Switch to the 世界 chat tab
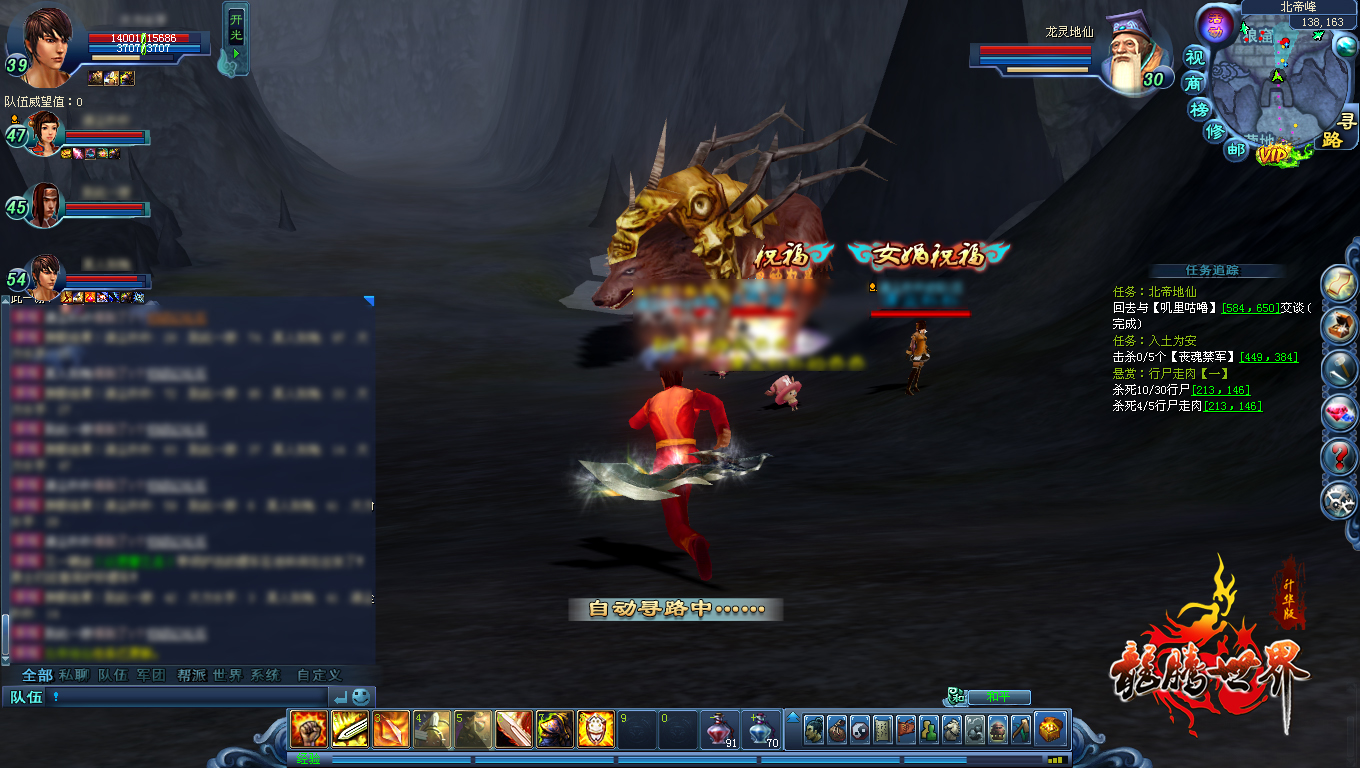This screenshot has height=768, width=1360. point(227,675)
